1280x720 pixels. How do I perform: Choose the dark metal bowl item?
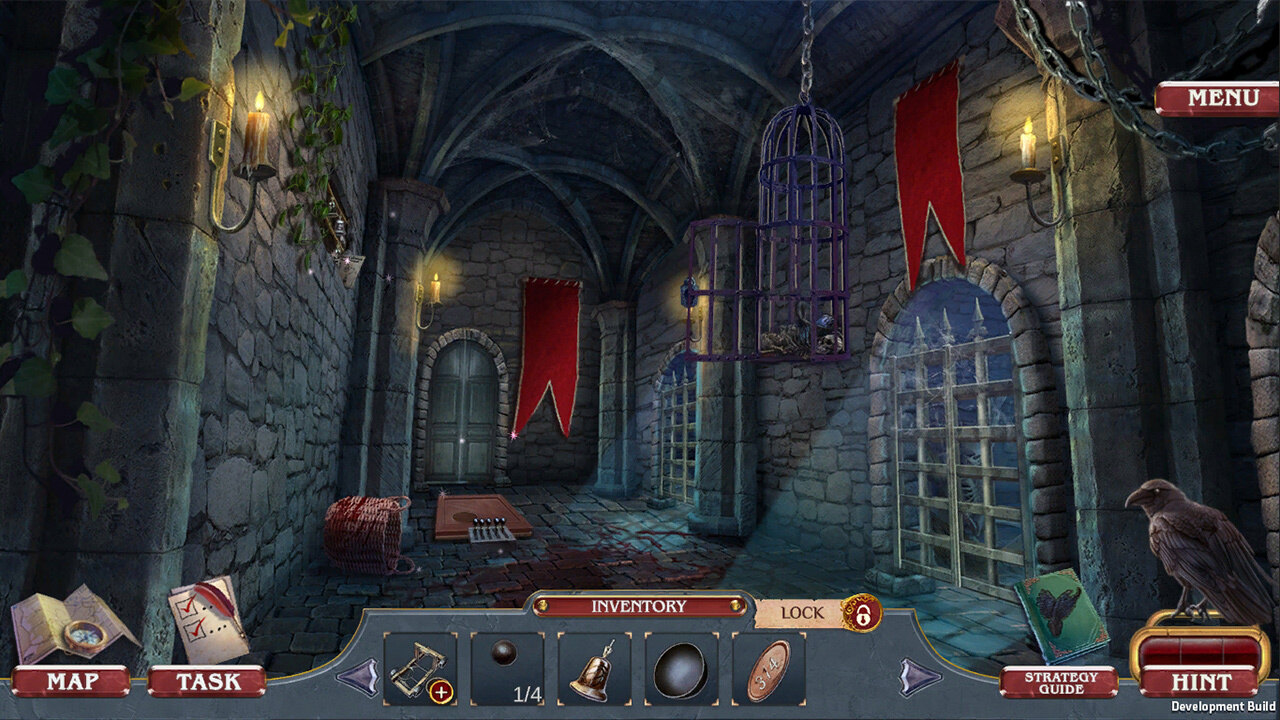pos(681,668)
